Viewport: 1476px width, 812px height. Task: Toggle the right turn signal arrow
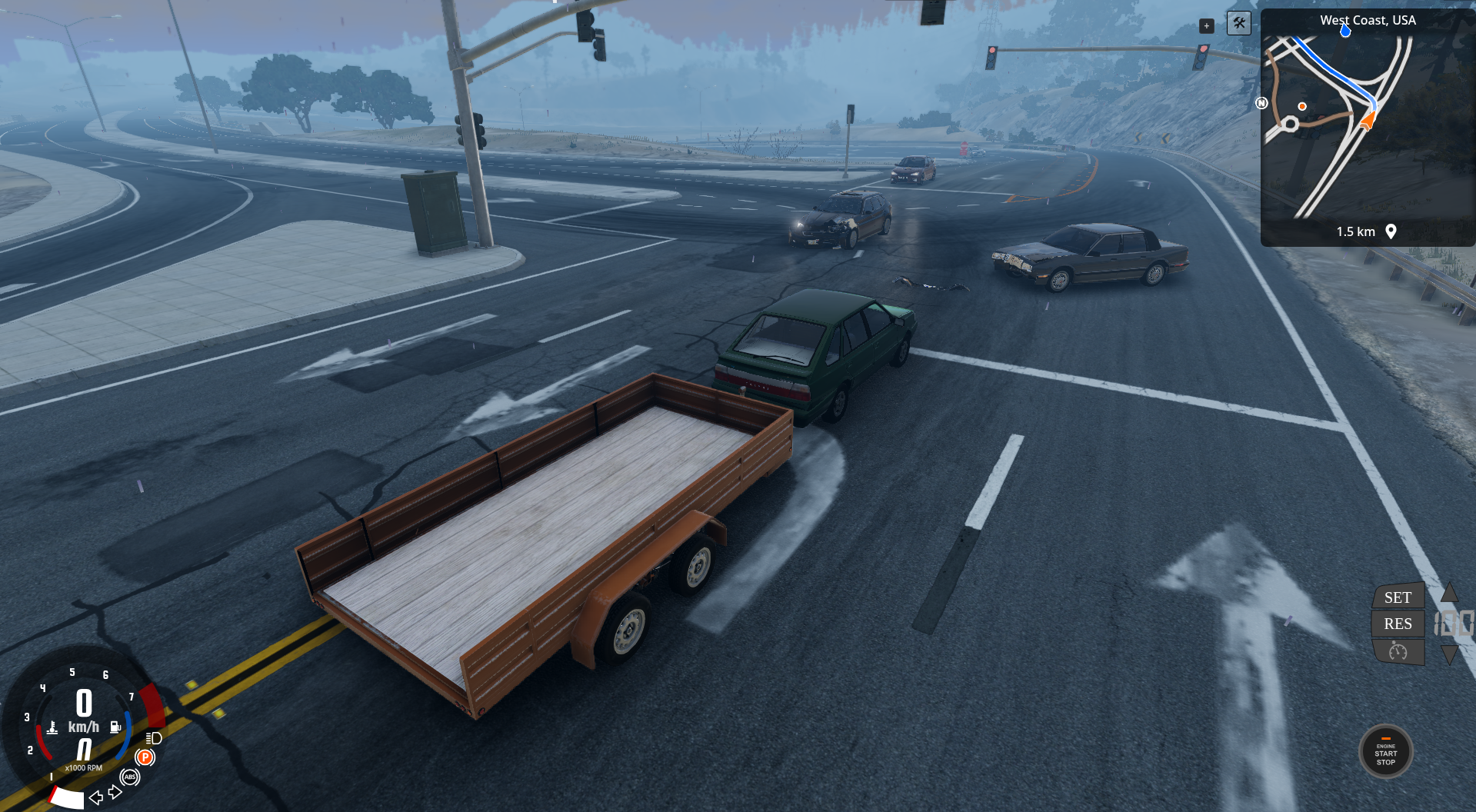coord(115,792)
